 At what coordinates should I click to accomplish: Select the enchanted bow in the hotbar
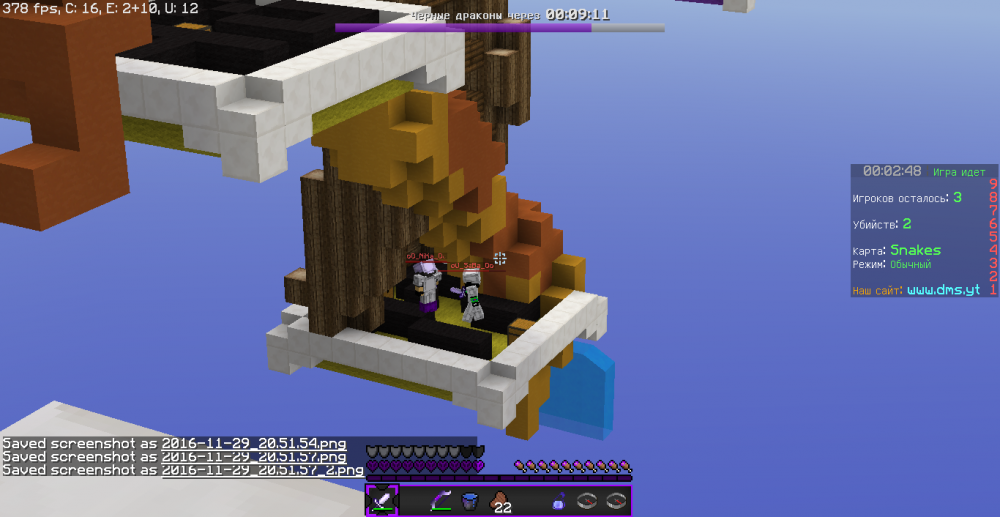pos(441,501)
